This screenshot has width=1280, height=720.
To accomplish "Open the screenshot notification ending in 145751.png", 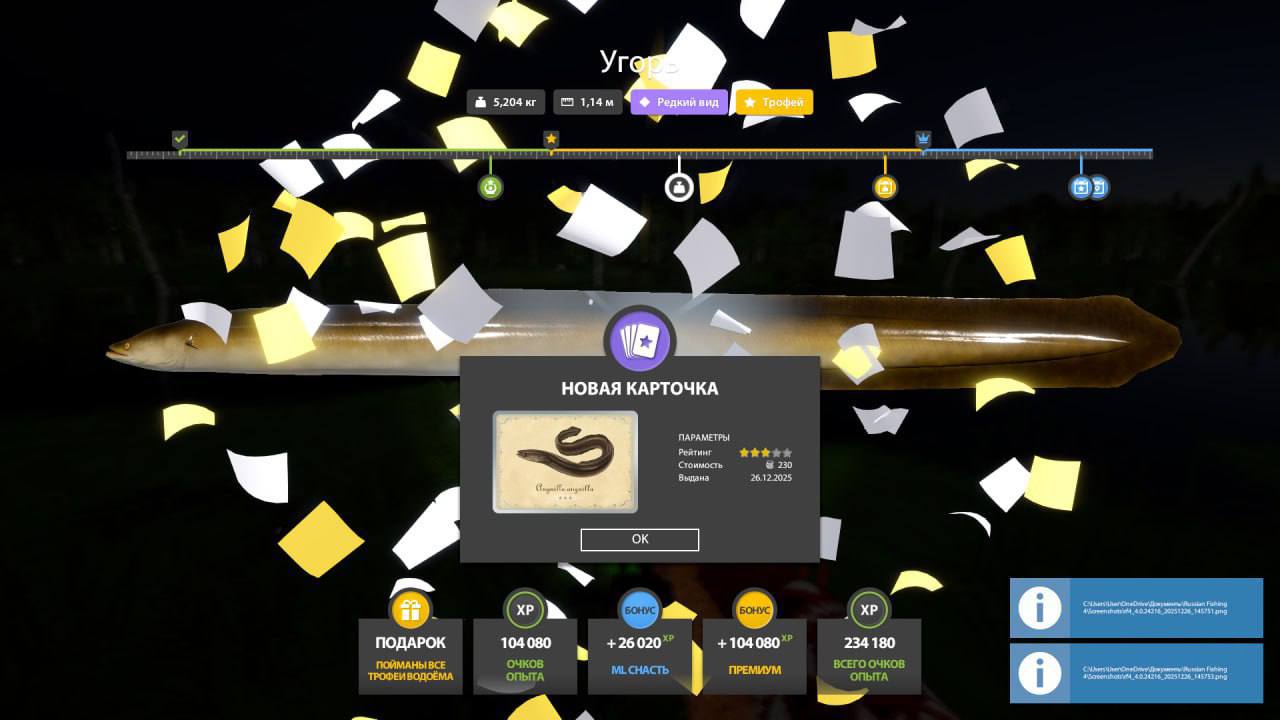I will click(1136, 608).
